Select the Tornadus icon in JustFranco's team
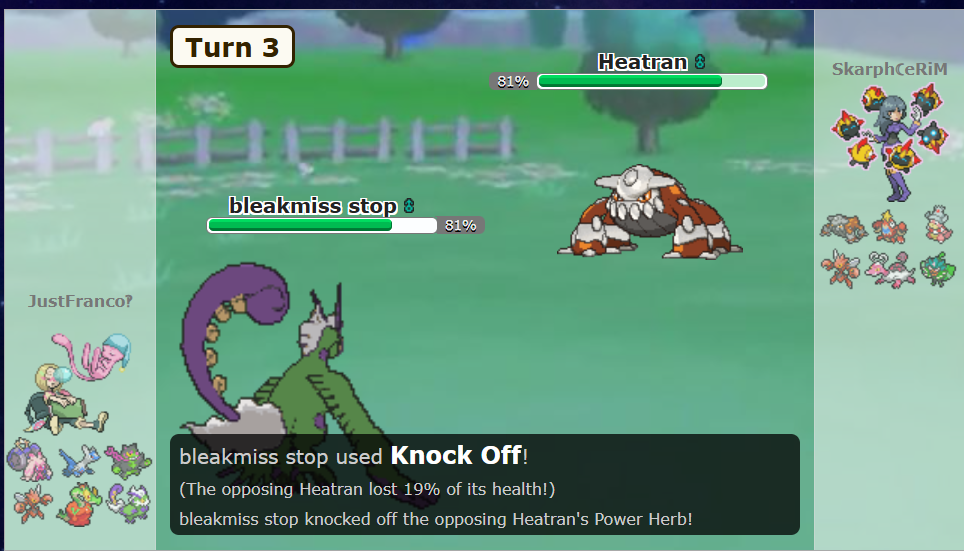The image size is (964, 551). tap(129, 502)
